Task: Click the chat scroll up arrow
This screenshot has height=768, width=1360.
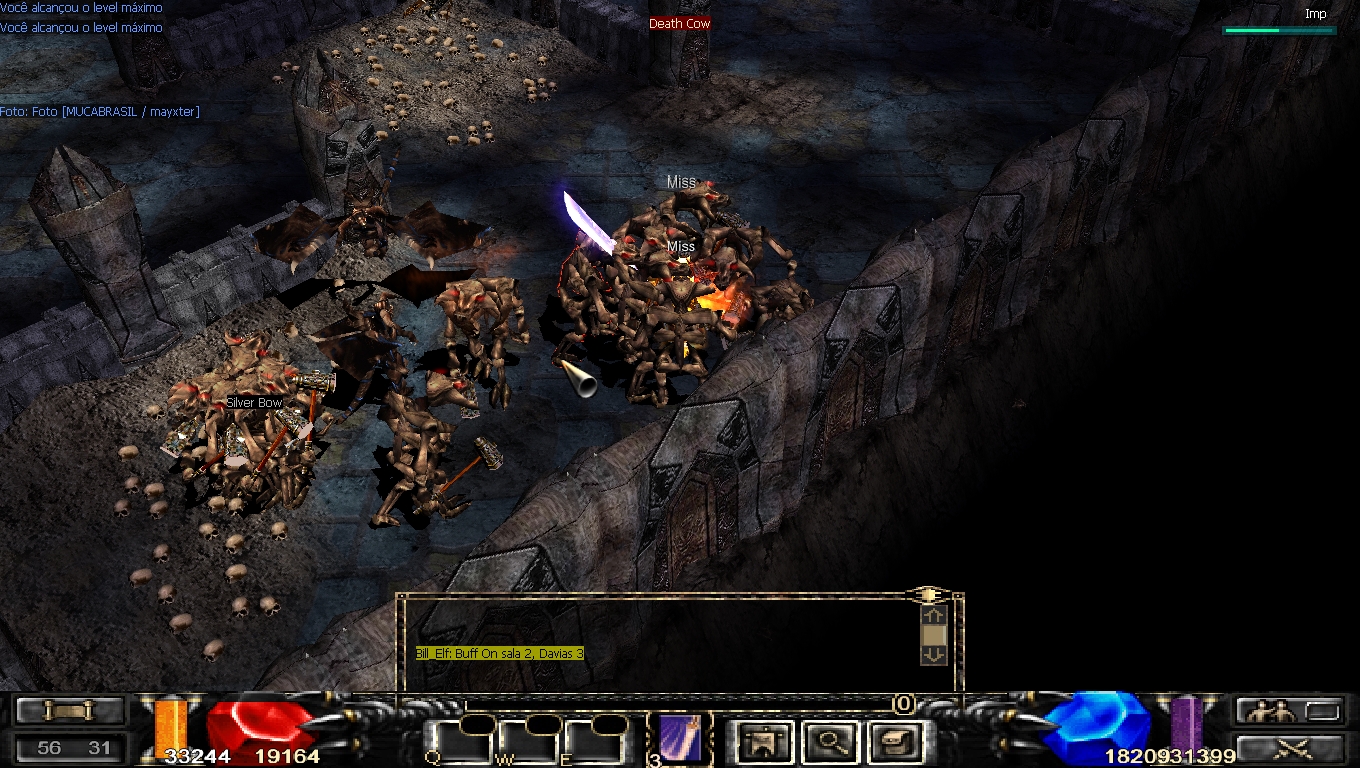Action: point(933,616)
